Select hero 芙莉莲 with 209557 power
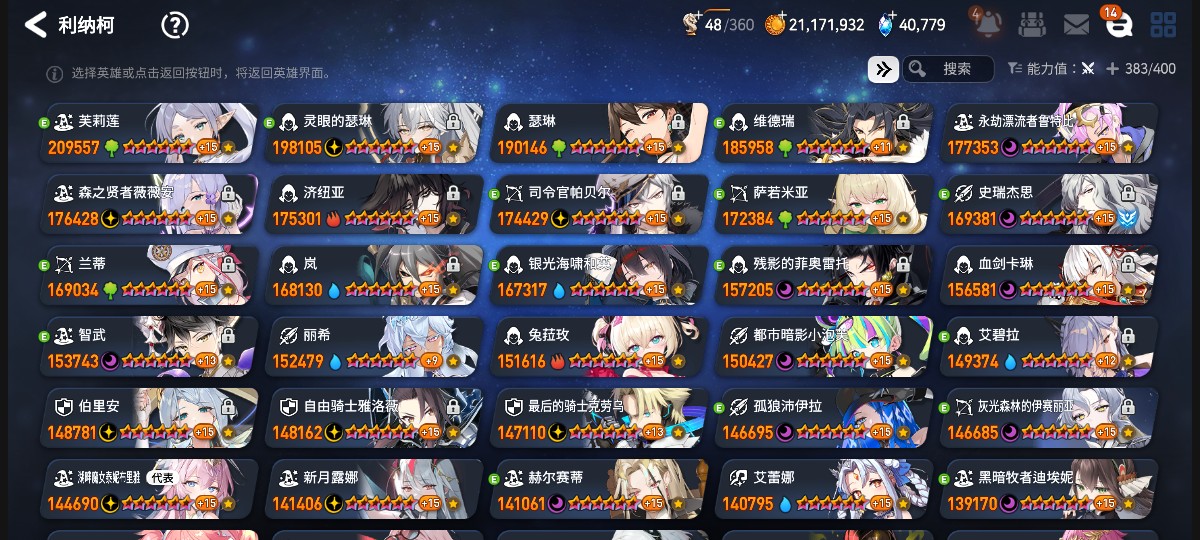Screen dimensions: 1200x540 [x=150, y=133]
